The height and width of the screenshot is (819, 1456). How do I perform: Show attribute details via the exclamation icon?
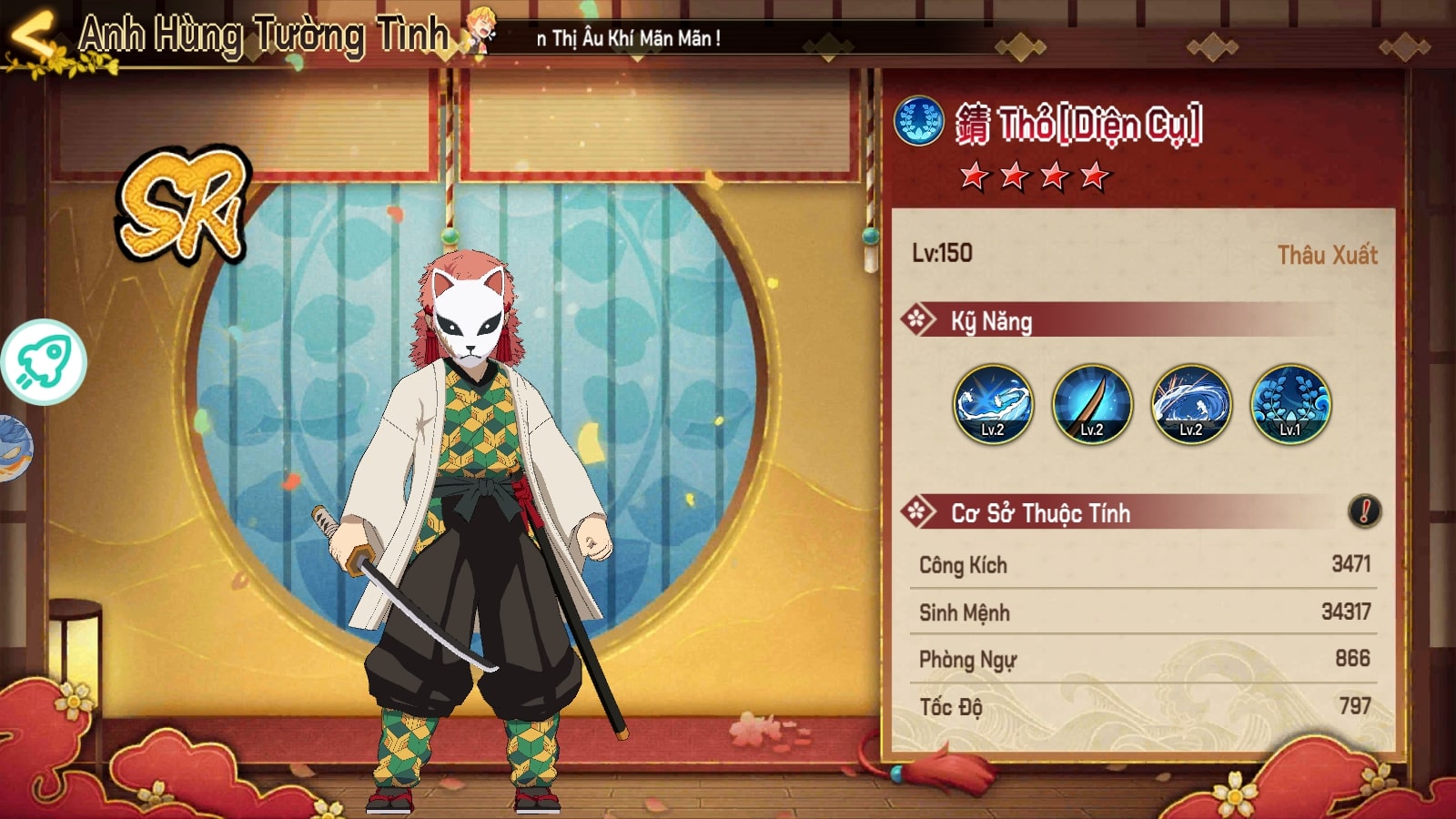click(1364, 511)
